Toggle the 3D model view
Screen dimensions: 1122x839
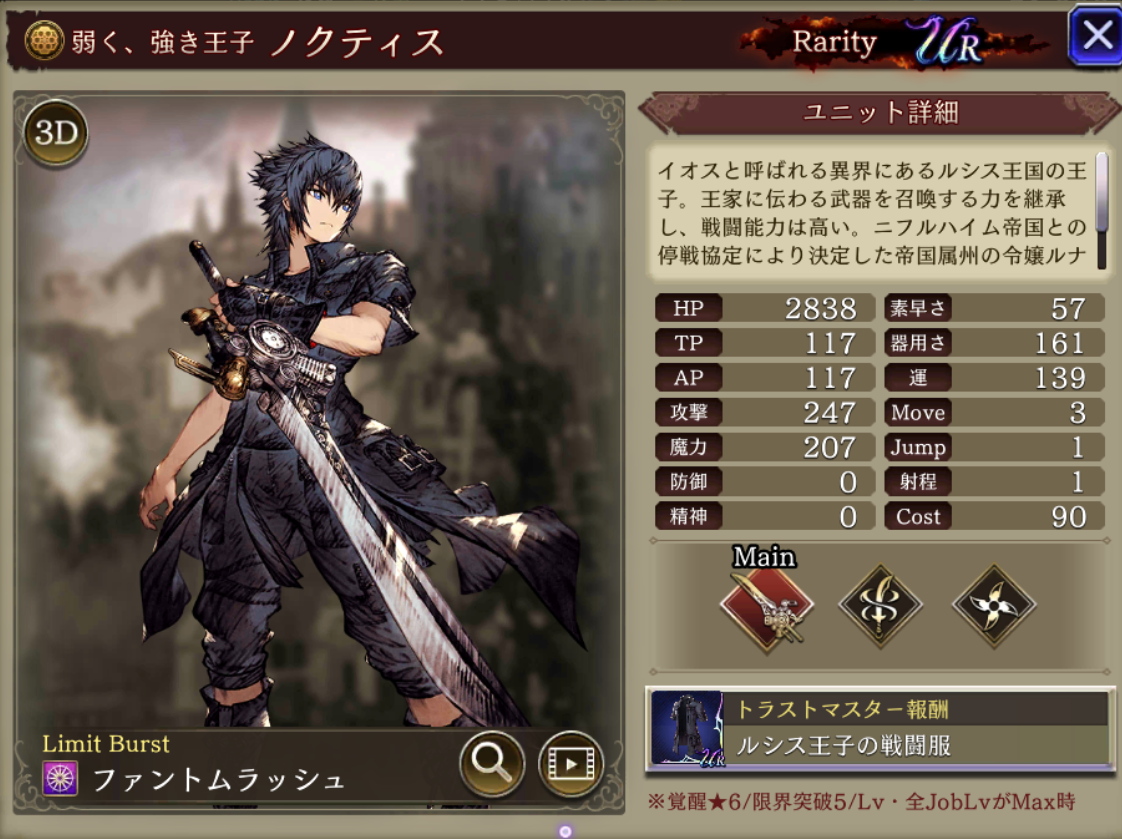click(x=56, y=134)
